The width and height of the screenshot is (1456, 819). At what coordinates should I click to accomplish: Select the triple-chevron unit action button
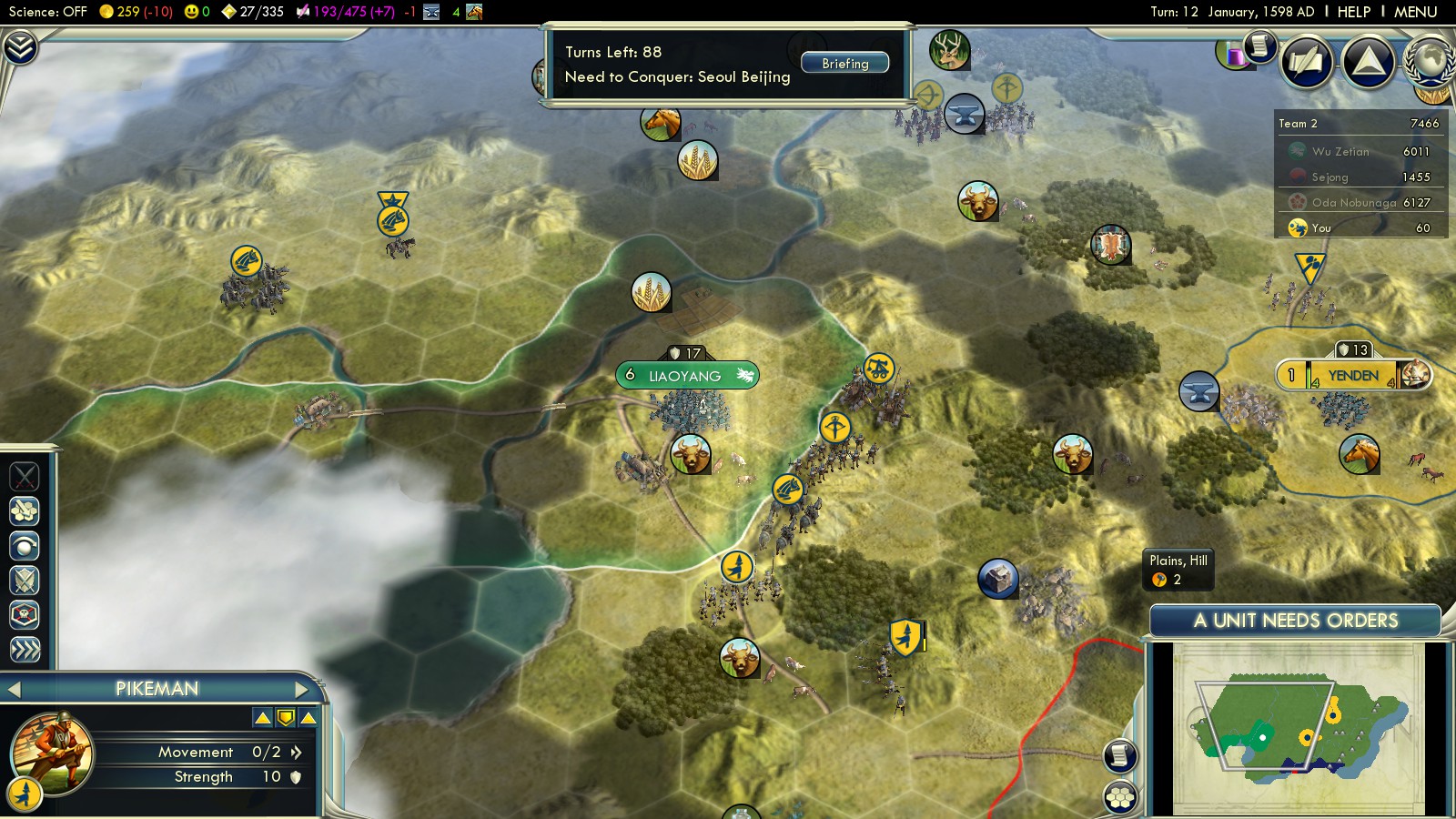(25, 649)
